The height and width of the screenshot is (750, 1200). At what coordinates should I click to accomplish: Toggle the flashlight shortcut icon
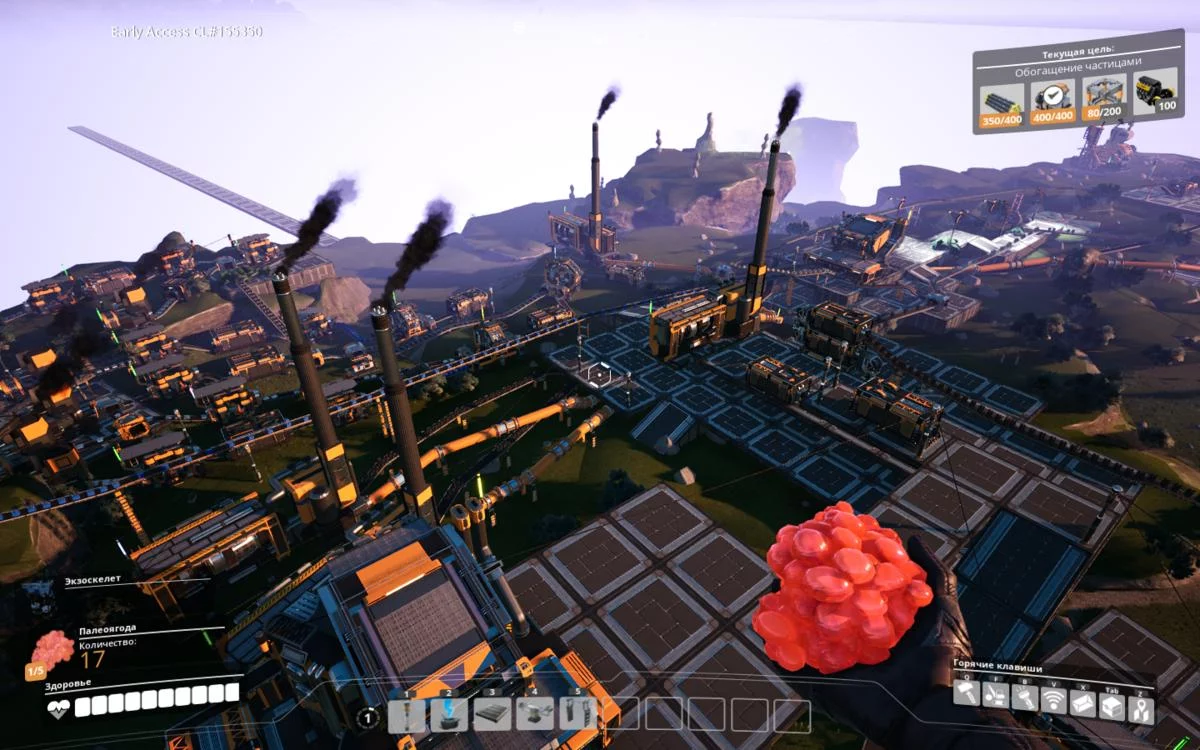[1025, 699]
